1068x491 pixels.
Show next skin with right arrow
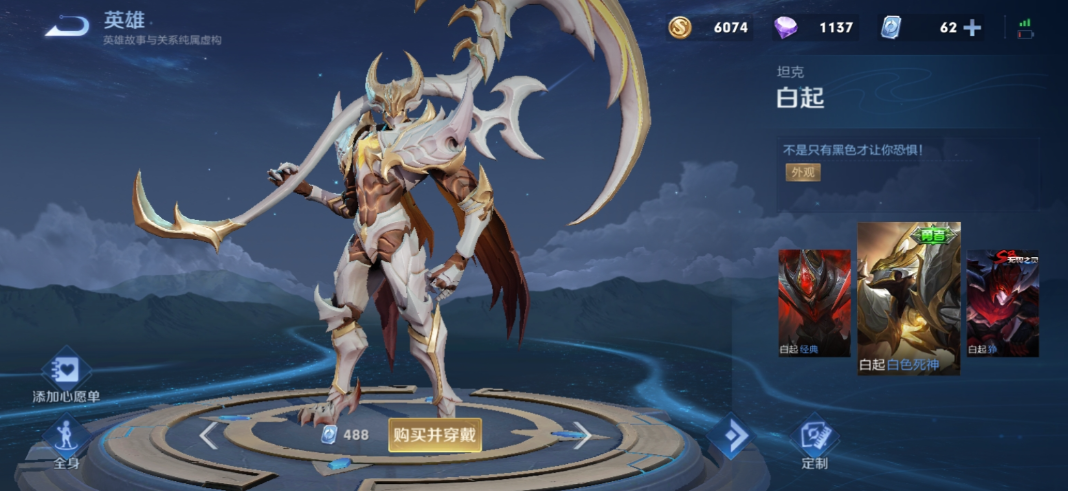(x=583, y=435)
